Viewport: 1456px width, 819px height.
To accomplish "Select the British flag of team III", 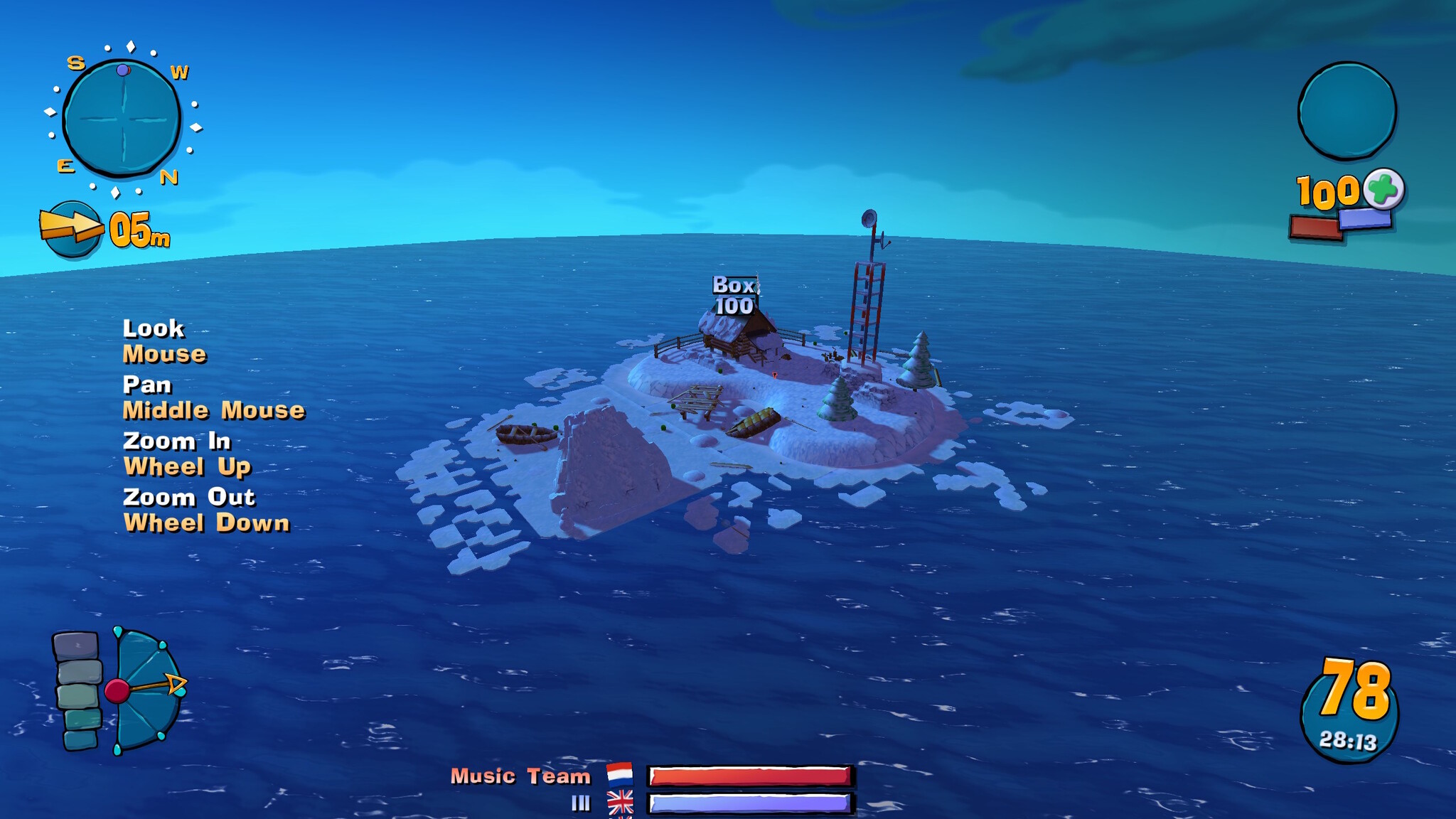I will tap(620, 803).
